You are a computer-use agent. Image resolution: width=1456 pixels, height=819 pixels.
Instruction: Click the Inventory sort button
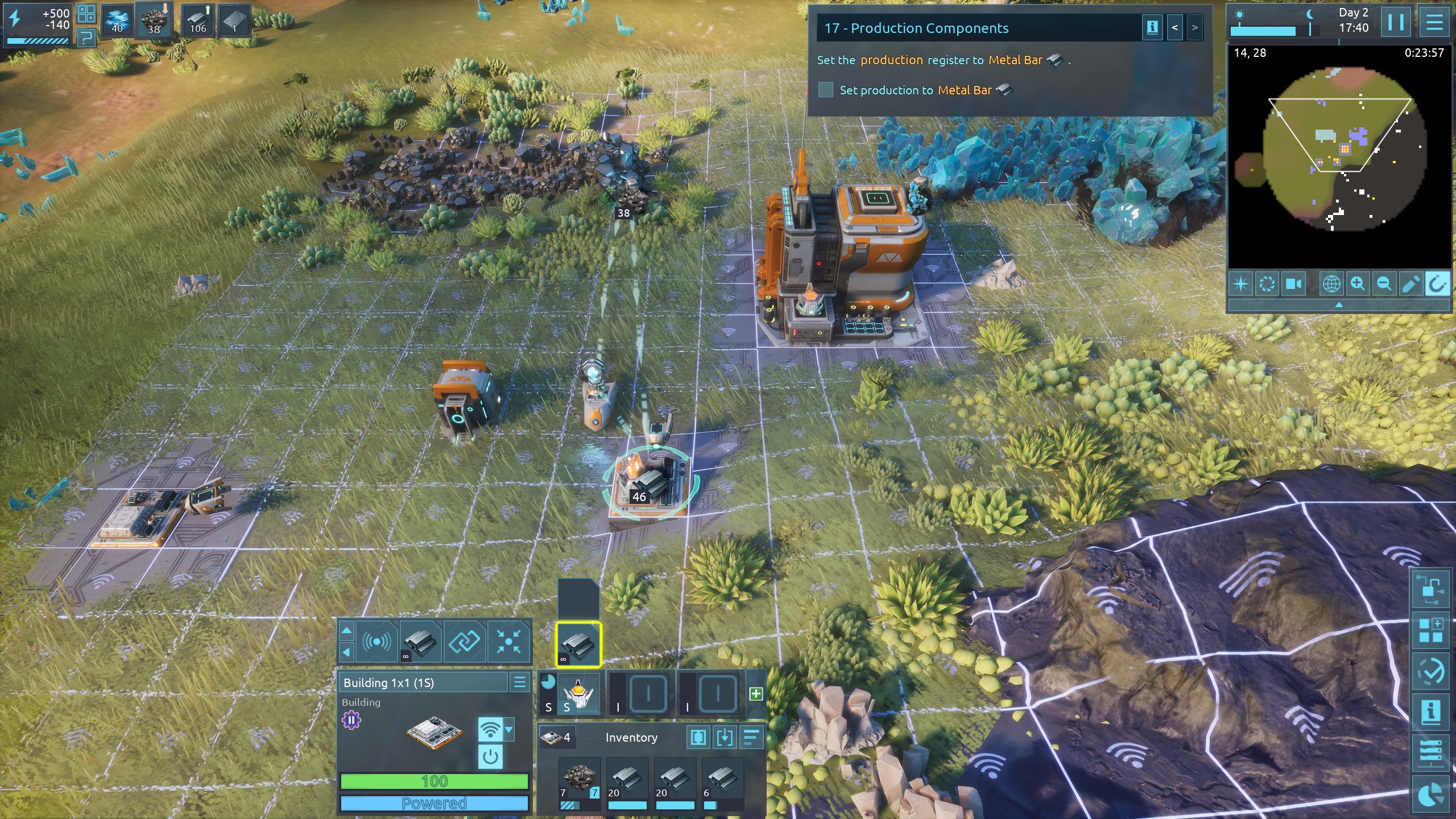point(751,738)
